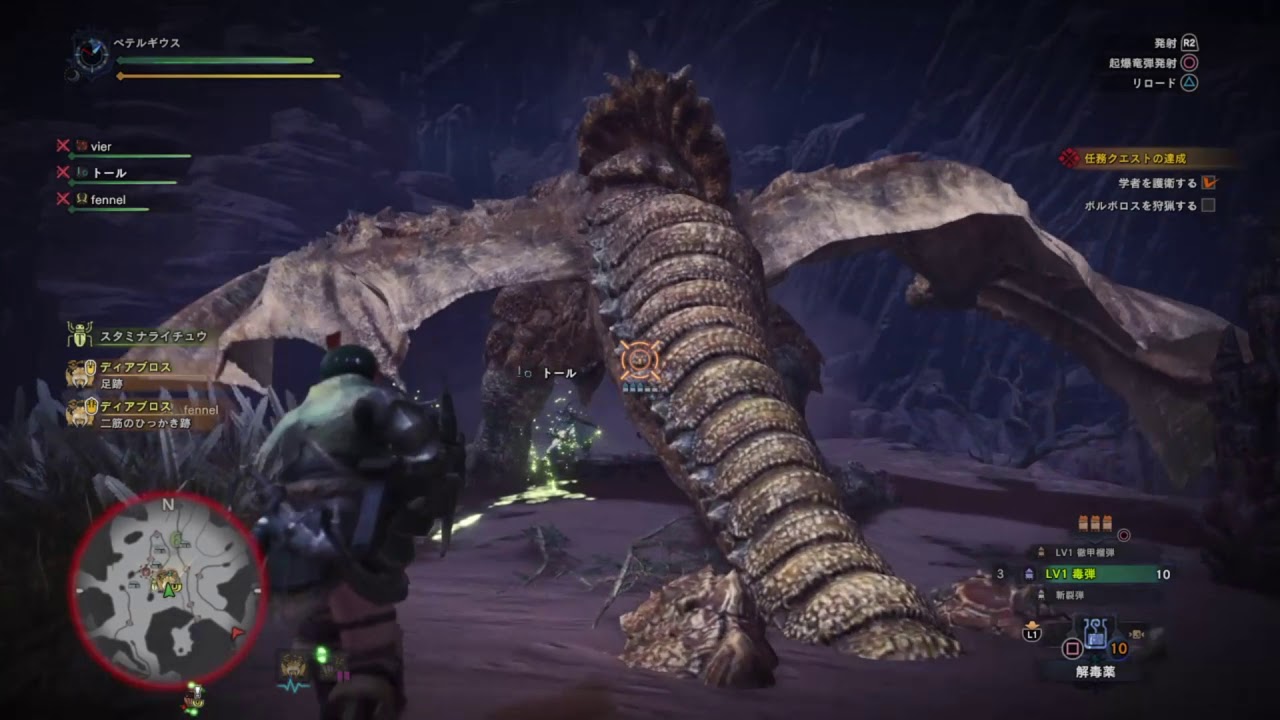Open the スタミナライチュウ notification
This screenshot has width=1280, height=720.
click(x=150, y=337)
